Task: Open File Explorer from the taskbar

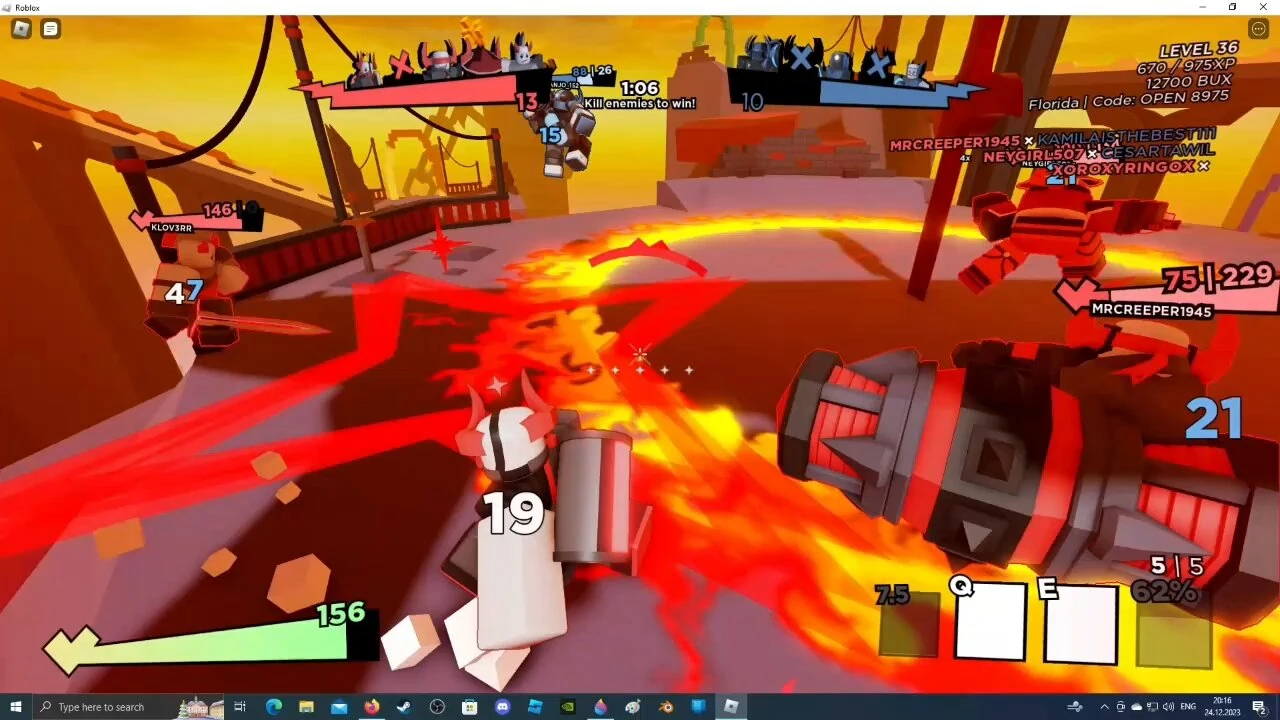Action: pos(307,707)
